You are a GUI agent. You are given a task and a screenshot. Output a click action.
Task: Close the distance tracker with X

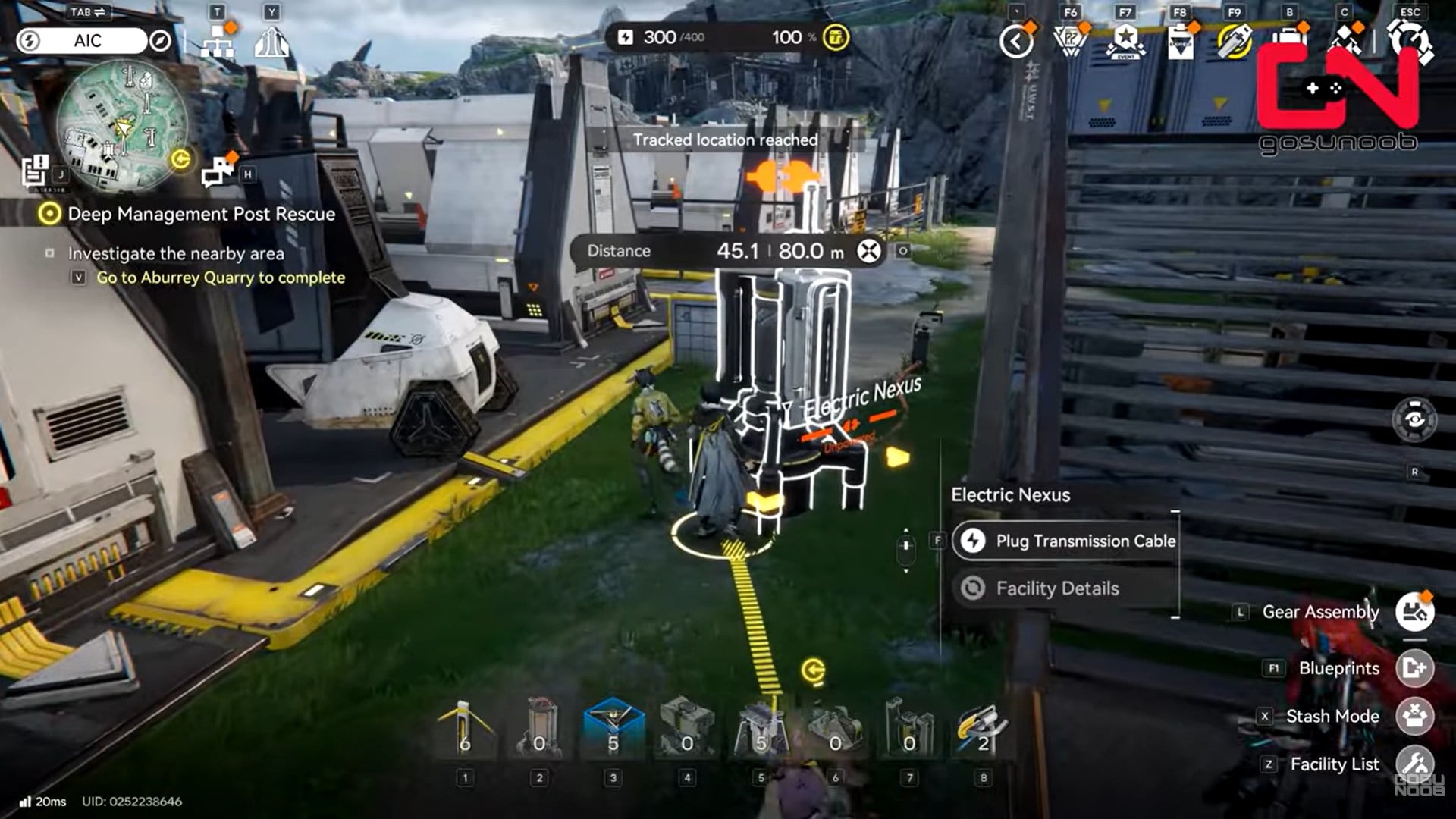(869, 251)
